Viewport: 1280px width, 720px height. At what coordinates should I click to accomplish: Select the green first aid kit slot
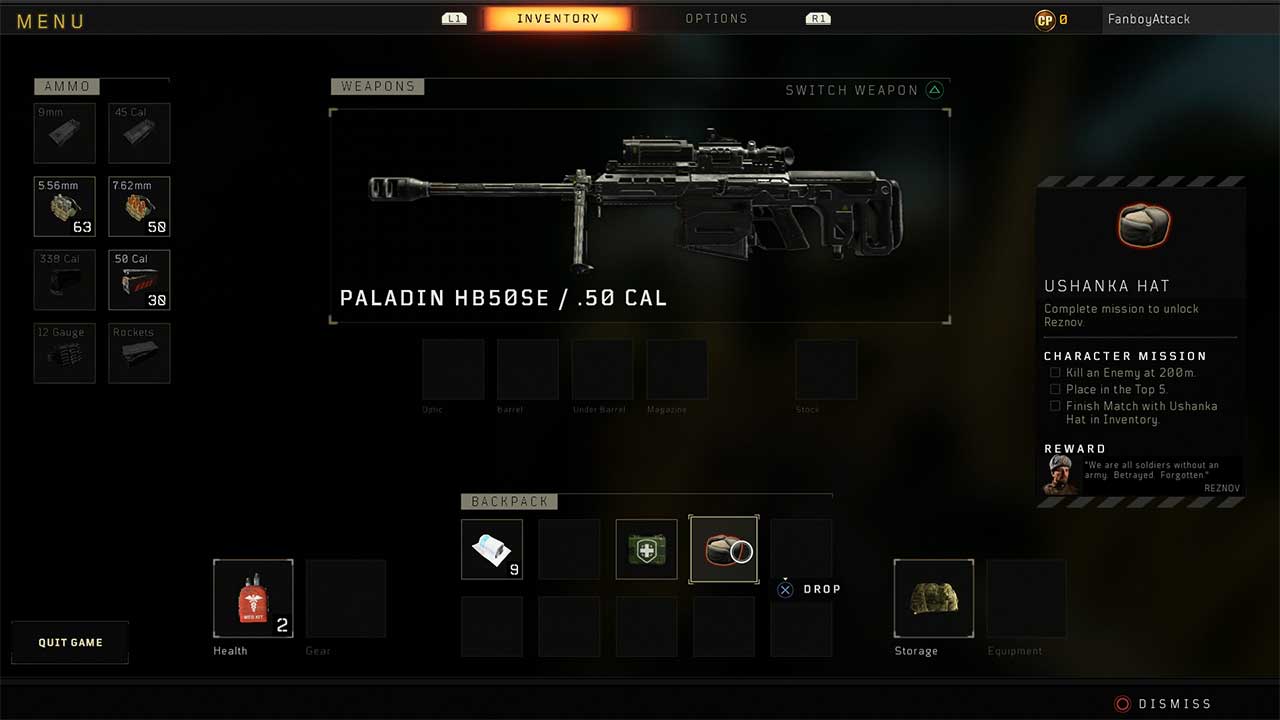point(646,549)
